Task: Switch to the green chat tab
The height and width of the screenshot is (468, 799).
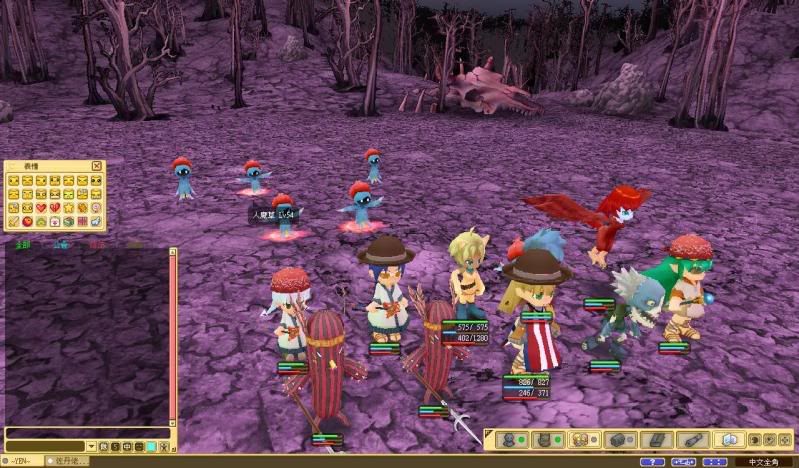Action: 23,243
